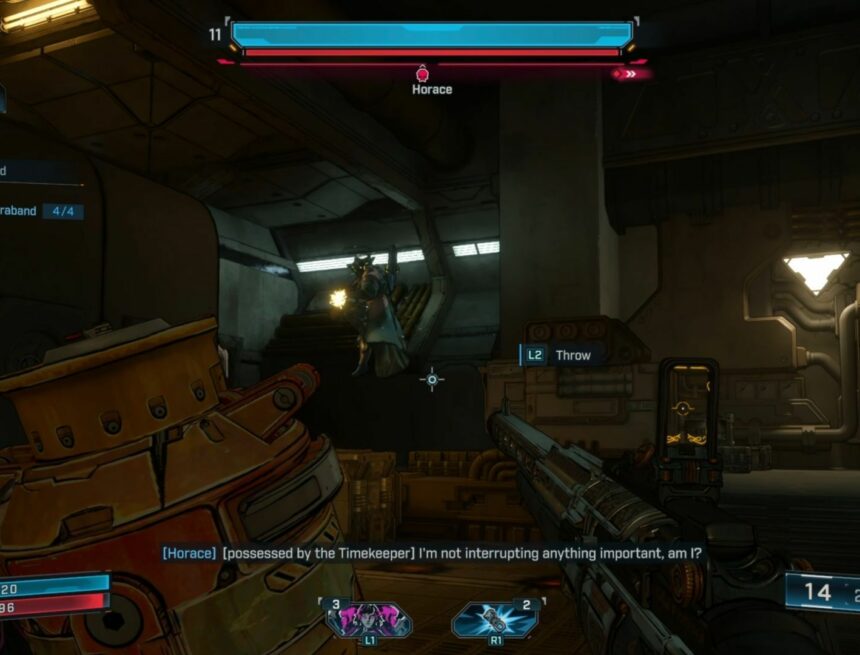Open the contraband 4/4 objective tracker

(42, 212)
